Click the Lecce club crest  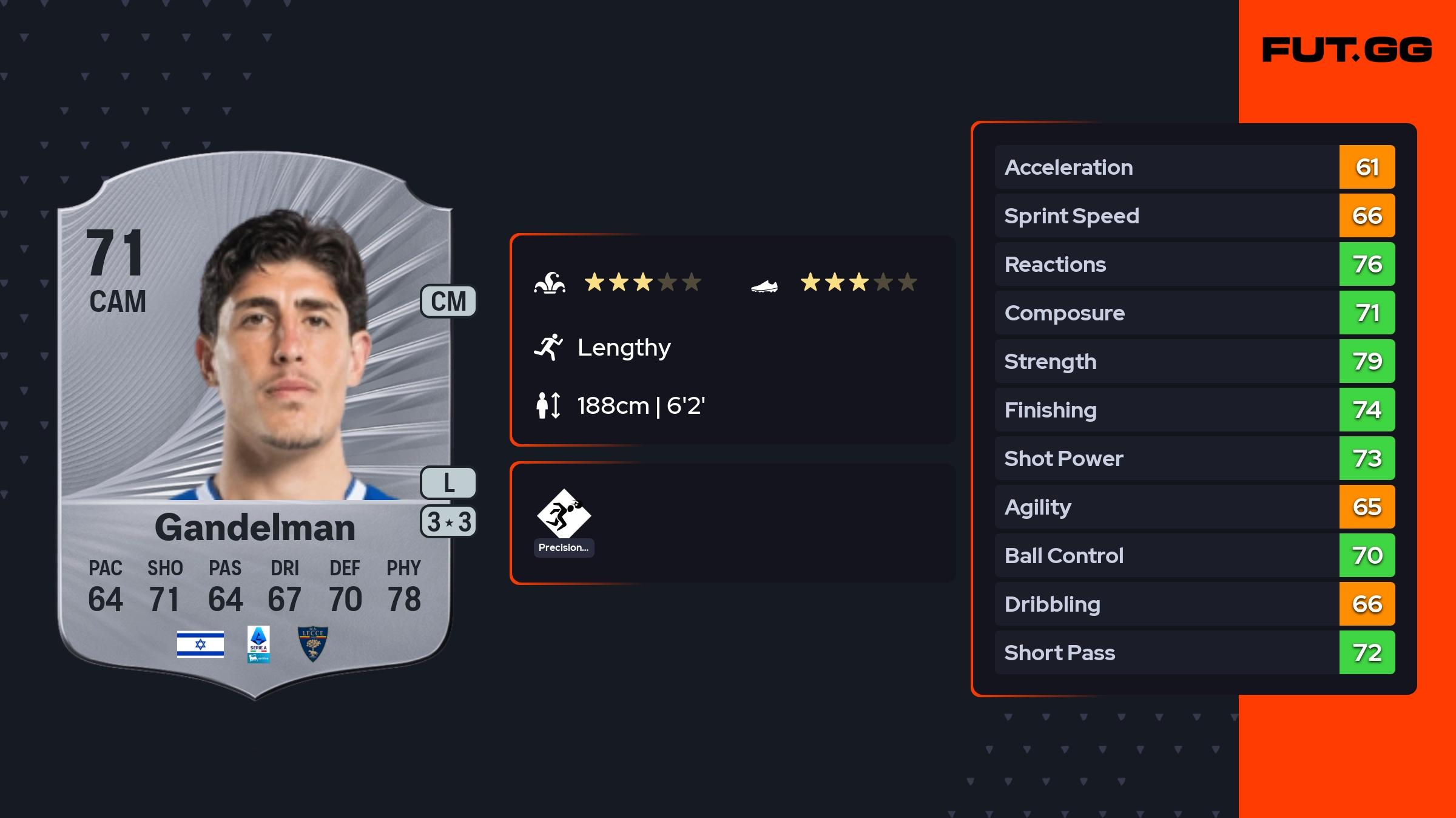tap(313, 644)
